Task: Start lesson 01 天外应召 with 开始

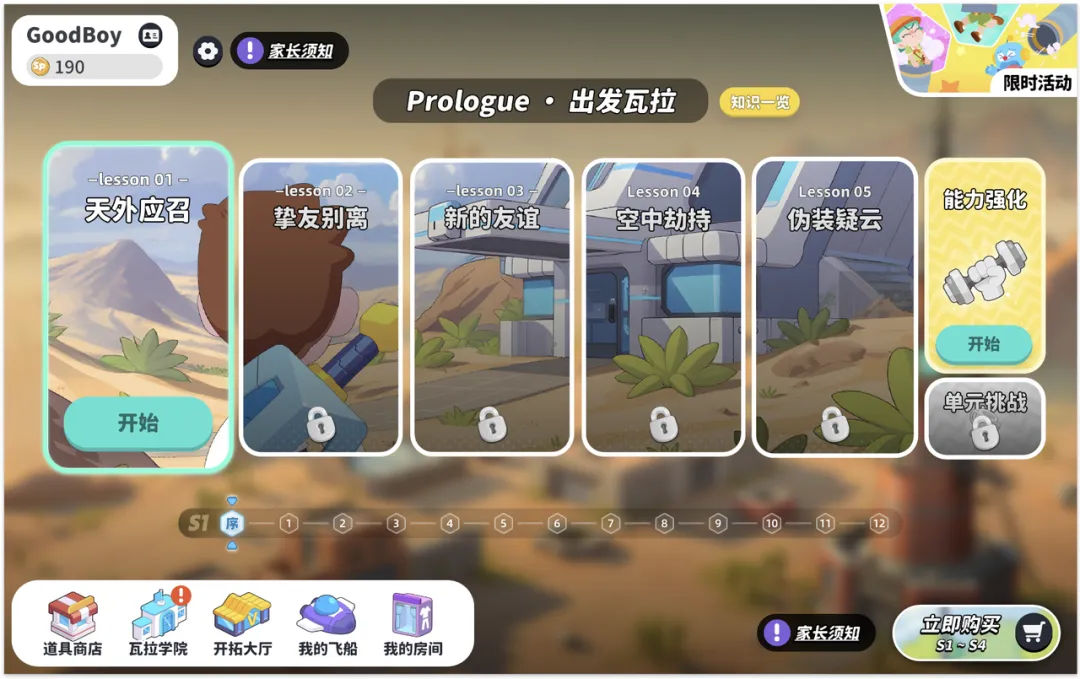Action: pos(138,423)
